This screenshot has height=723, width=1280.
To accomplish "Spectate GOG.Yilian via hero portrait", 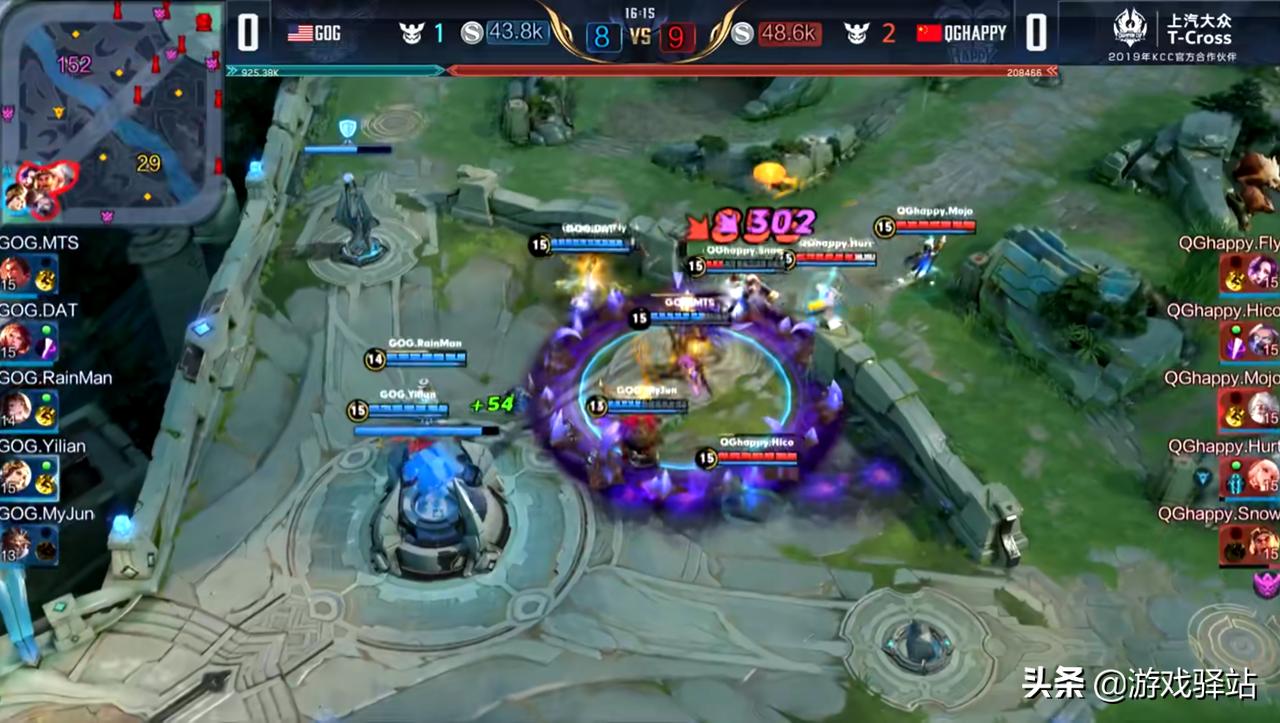I will (16, 477).
